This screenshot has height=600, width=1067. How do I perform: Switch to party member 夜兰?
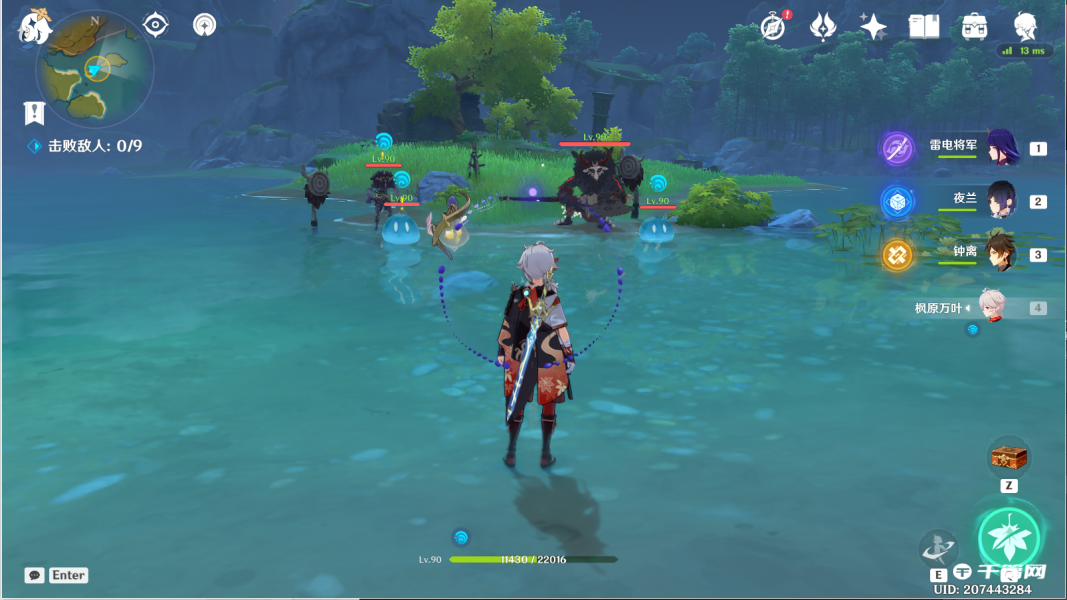pyautogui.click(x=1000, y=200)
